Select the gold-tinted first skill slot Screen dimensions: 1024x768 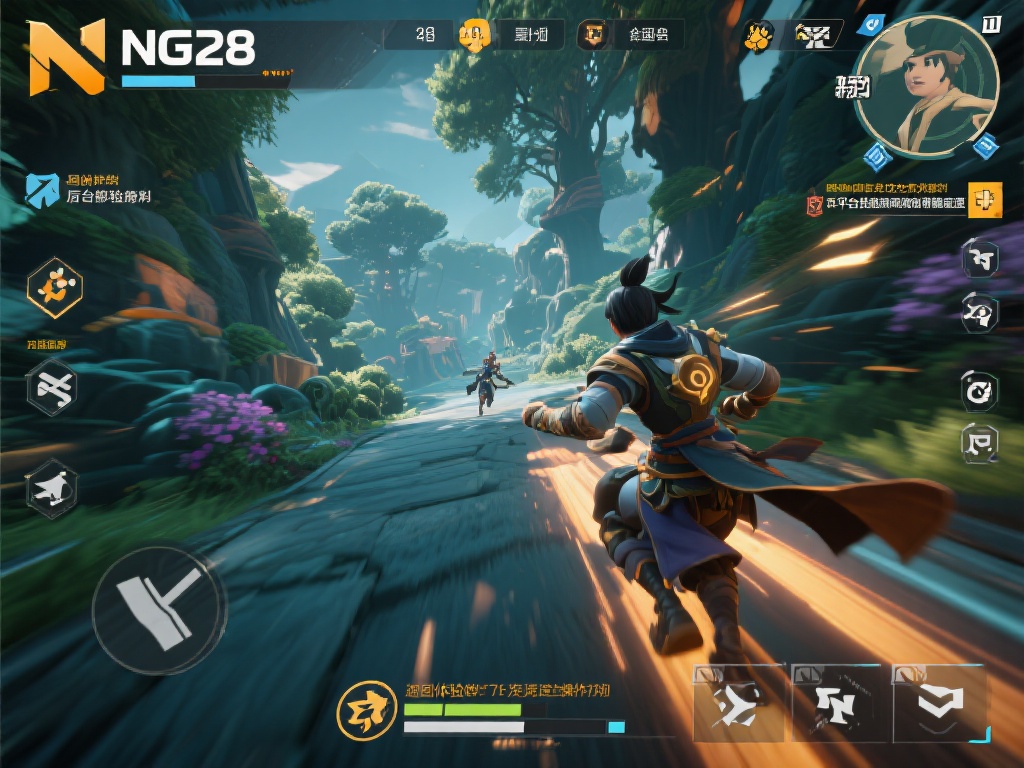(738, 704)
